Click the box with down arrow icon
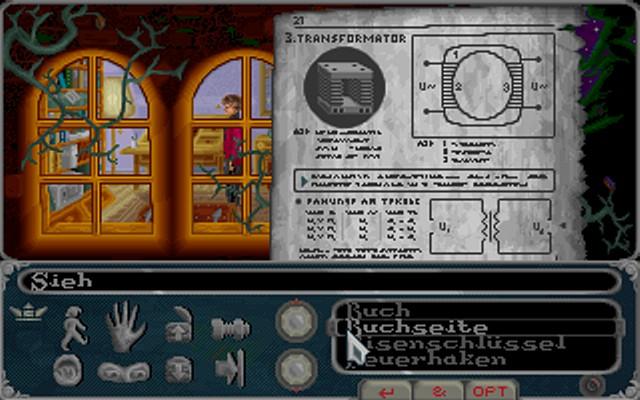This screenshot has width=640, height=400. pos(178,368)
